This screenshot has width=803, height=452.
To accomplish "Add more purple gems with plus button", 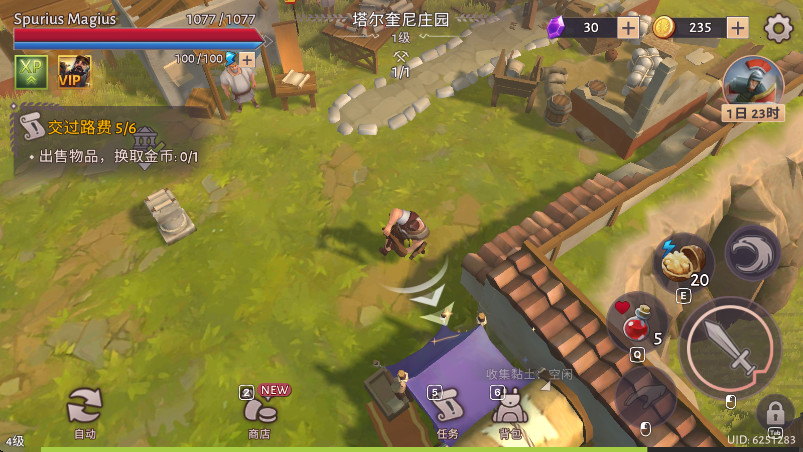I will tap(628, 28).
